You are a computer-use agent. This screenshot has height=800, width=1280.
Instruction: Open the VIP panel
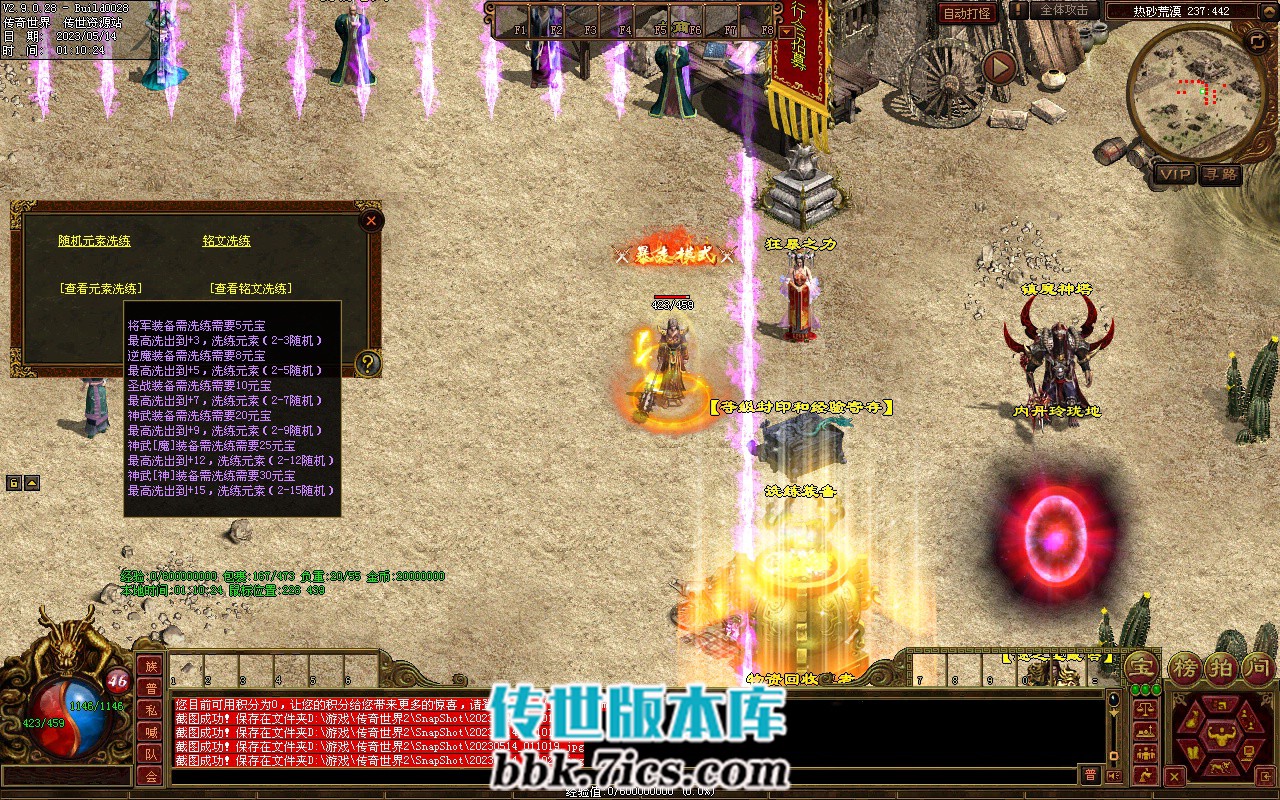(x=1175, y=174)
